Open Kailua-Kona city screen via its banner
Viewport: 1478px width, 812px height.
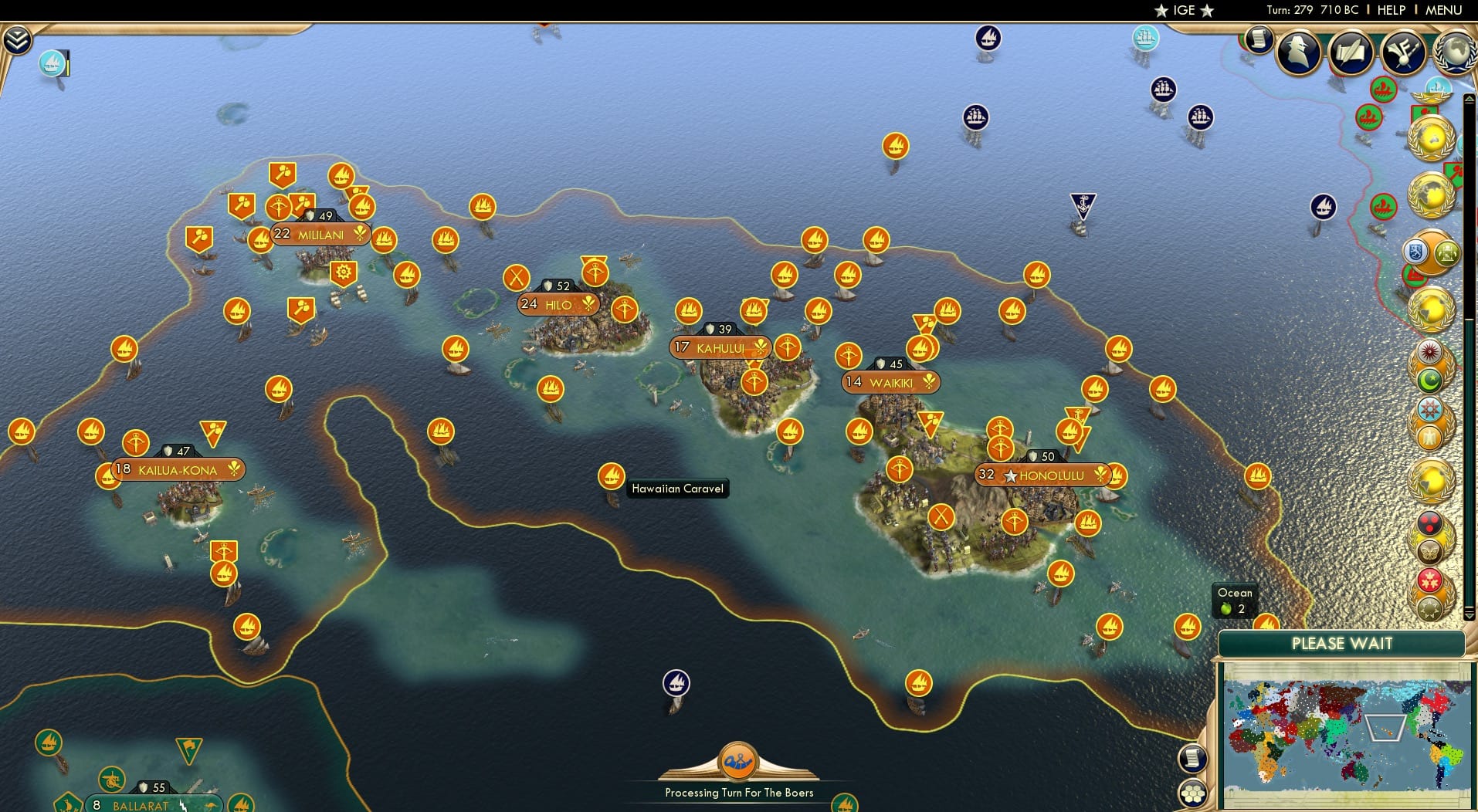click(x=178, y=469)
